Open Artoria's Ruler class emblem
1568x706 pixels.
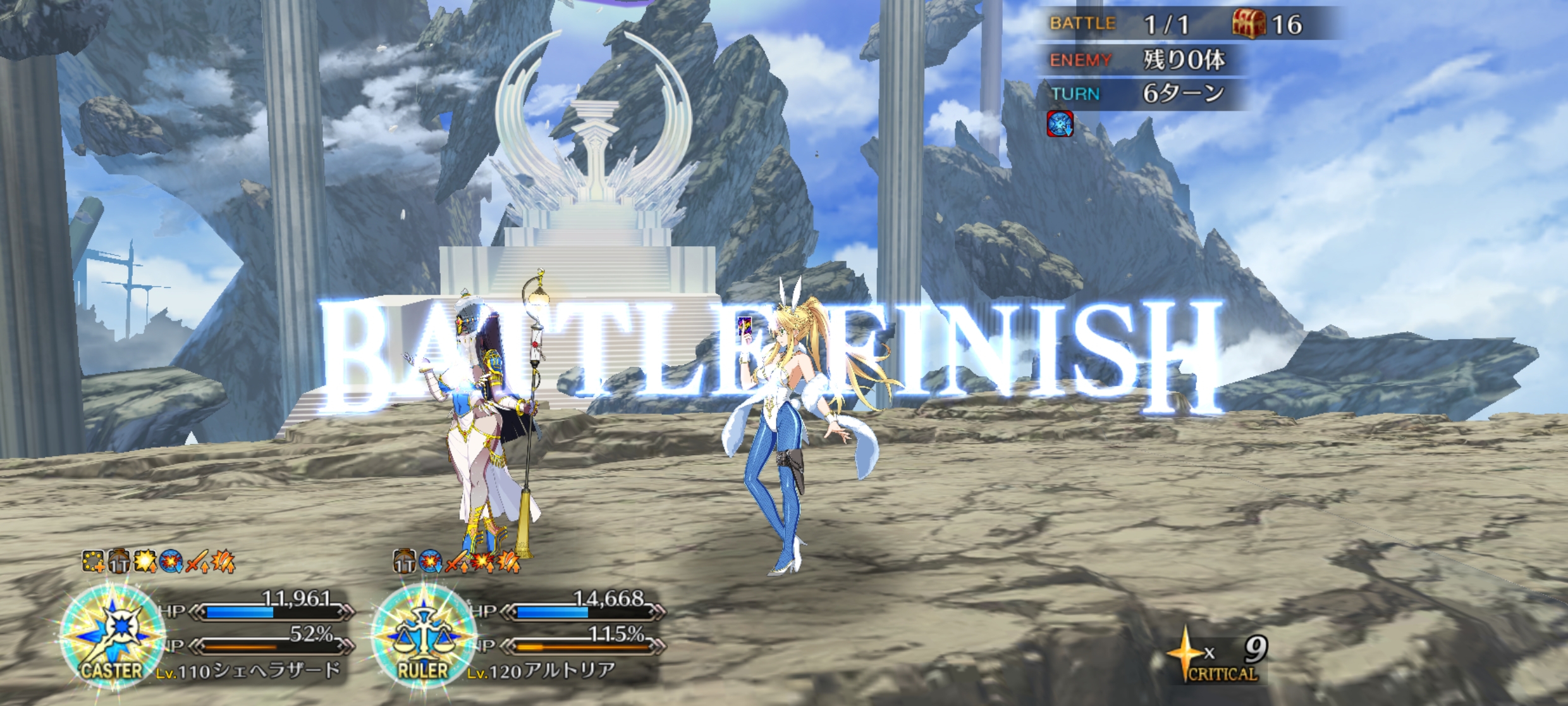tap(423, 636)
